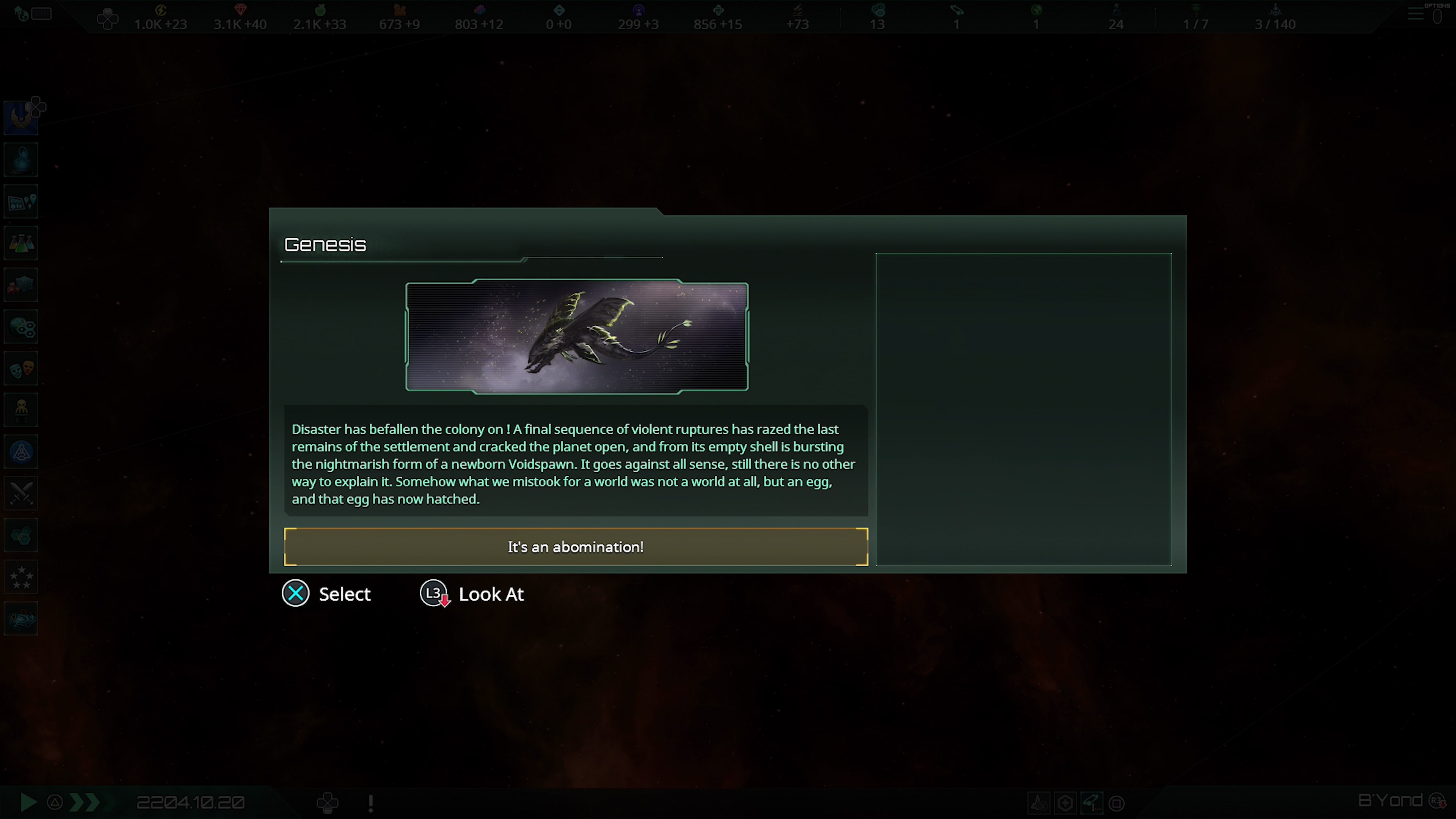Viewport: 1456px width, 819px height.
Task: Open the contacts panel with the alien icon
Action: 21,410
